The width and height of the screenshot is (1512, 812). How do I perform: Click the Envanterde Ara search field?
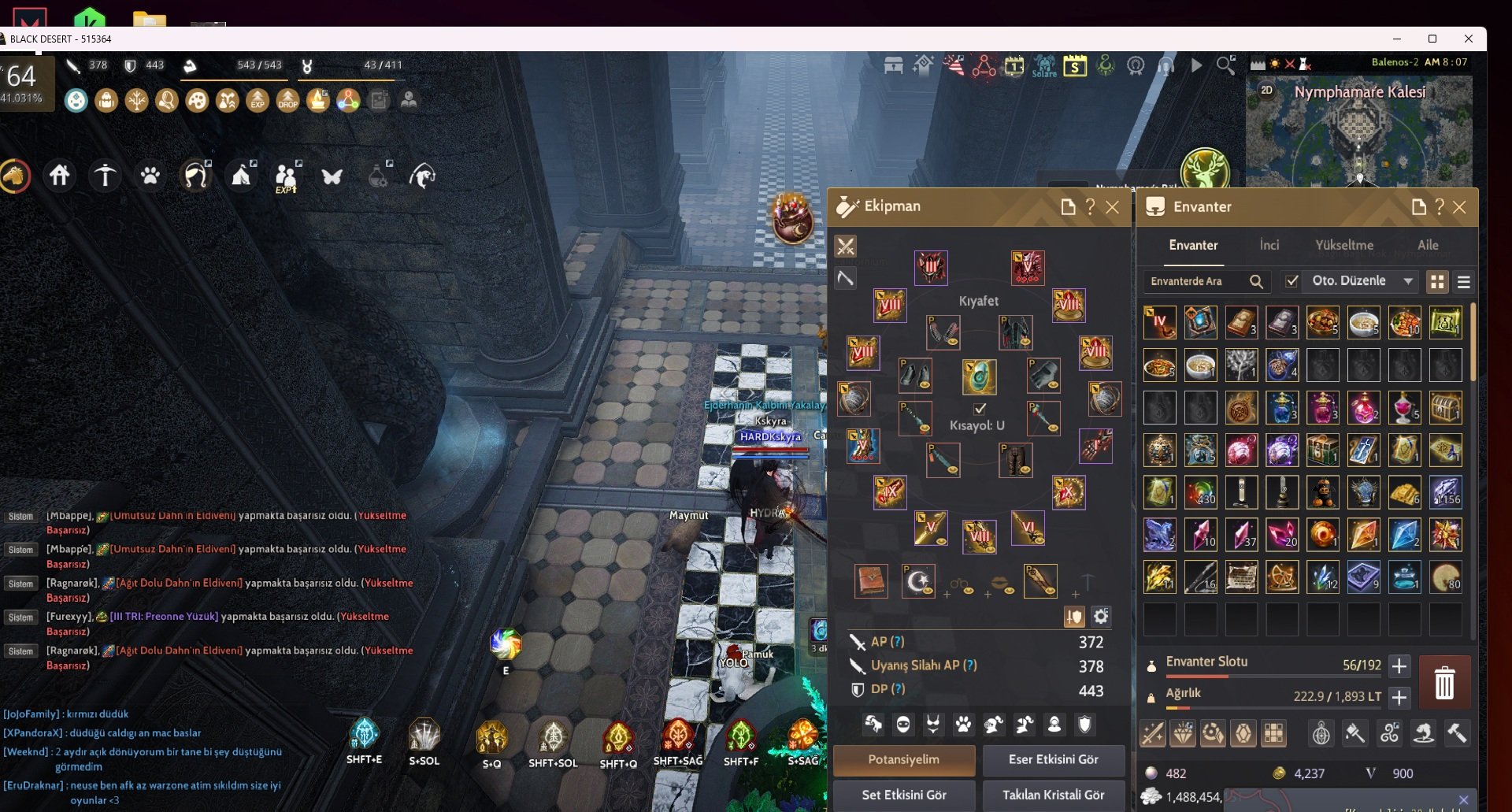tap(1197, 281)
